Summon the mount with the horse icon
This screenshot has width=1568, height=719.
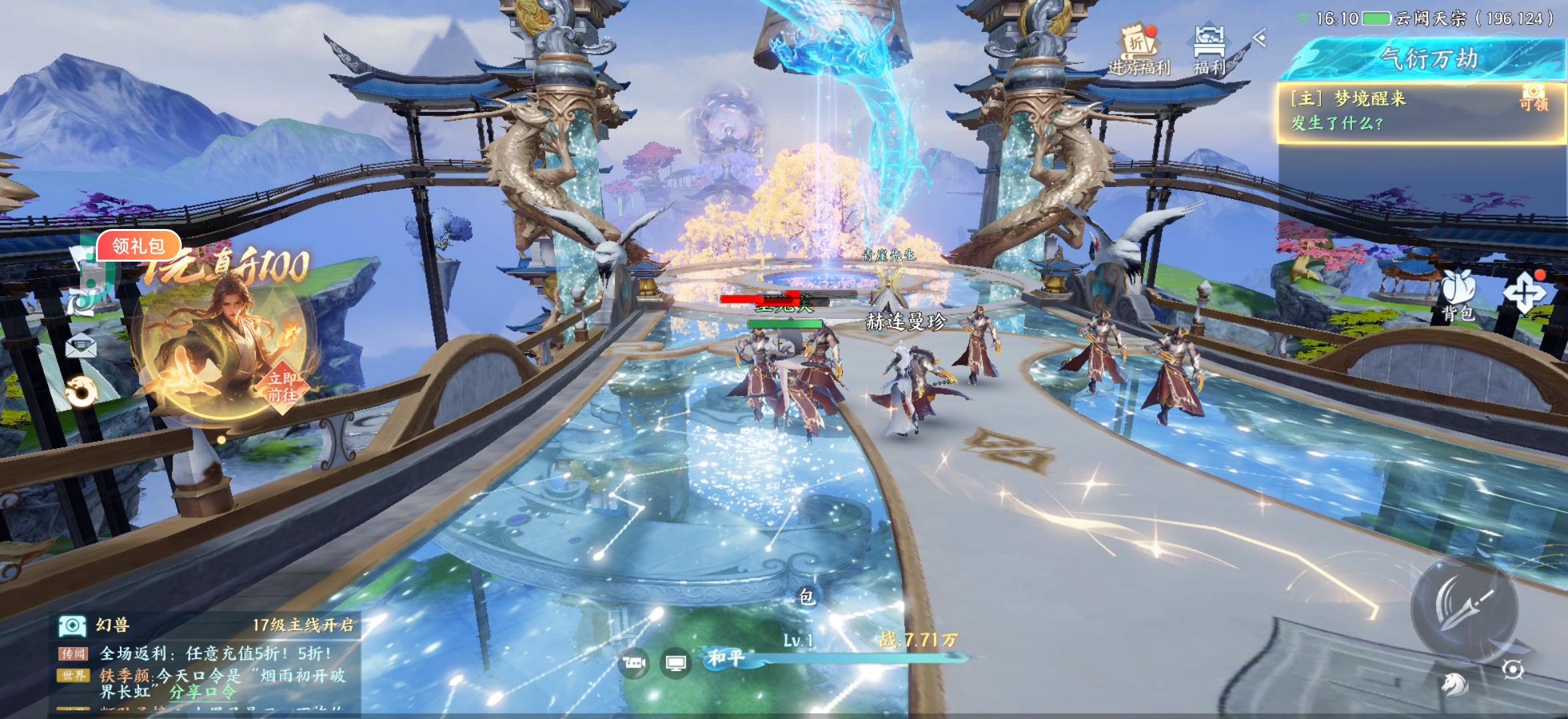[x=1454, y=684]
